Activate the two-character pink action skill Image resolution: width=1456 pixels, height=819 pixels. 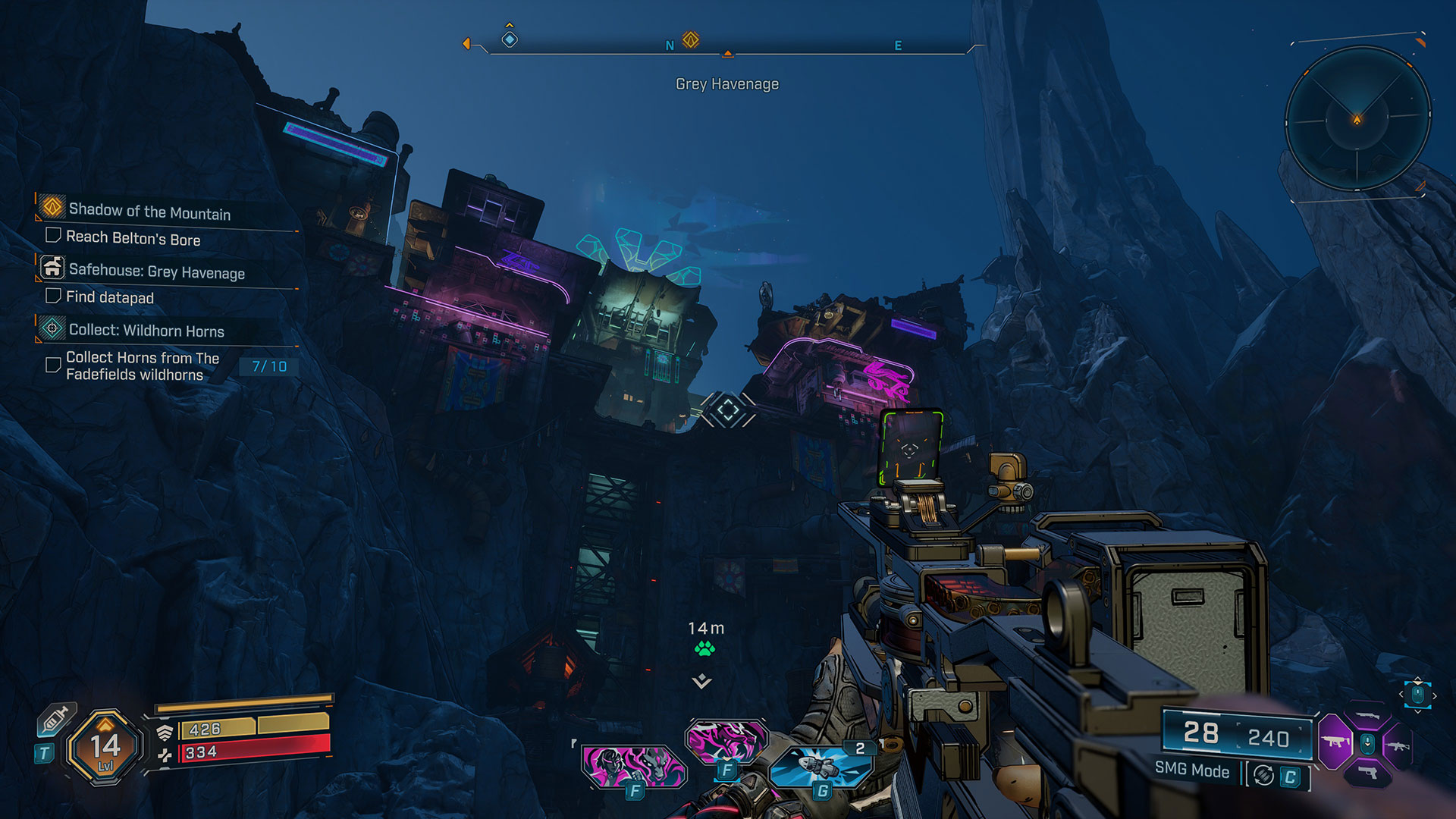[633, 765]
